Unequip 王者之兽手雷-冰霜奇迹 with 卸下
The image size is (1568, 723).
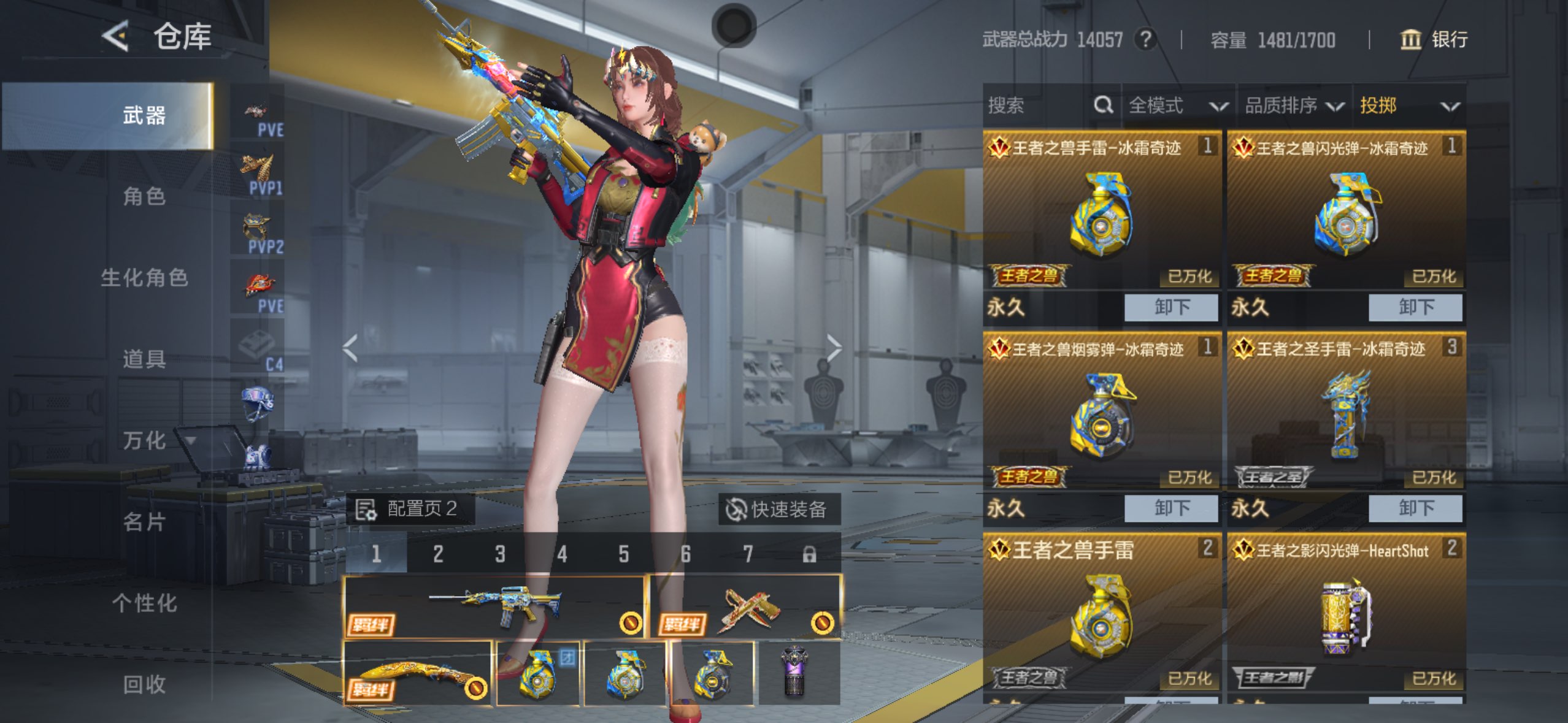[1170, 307]
